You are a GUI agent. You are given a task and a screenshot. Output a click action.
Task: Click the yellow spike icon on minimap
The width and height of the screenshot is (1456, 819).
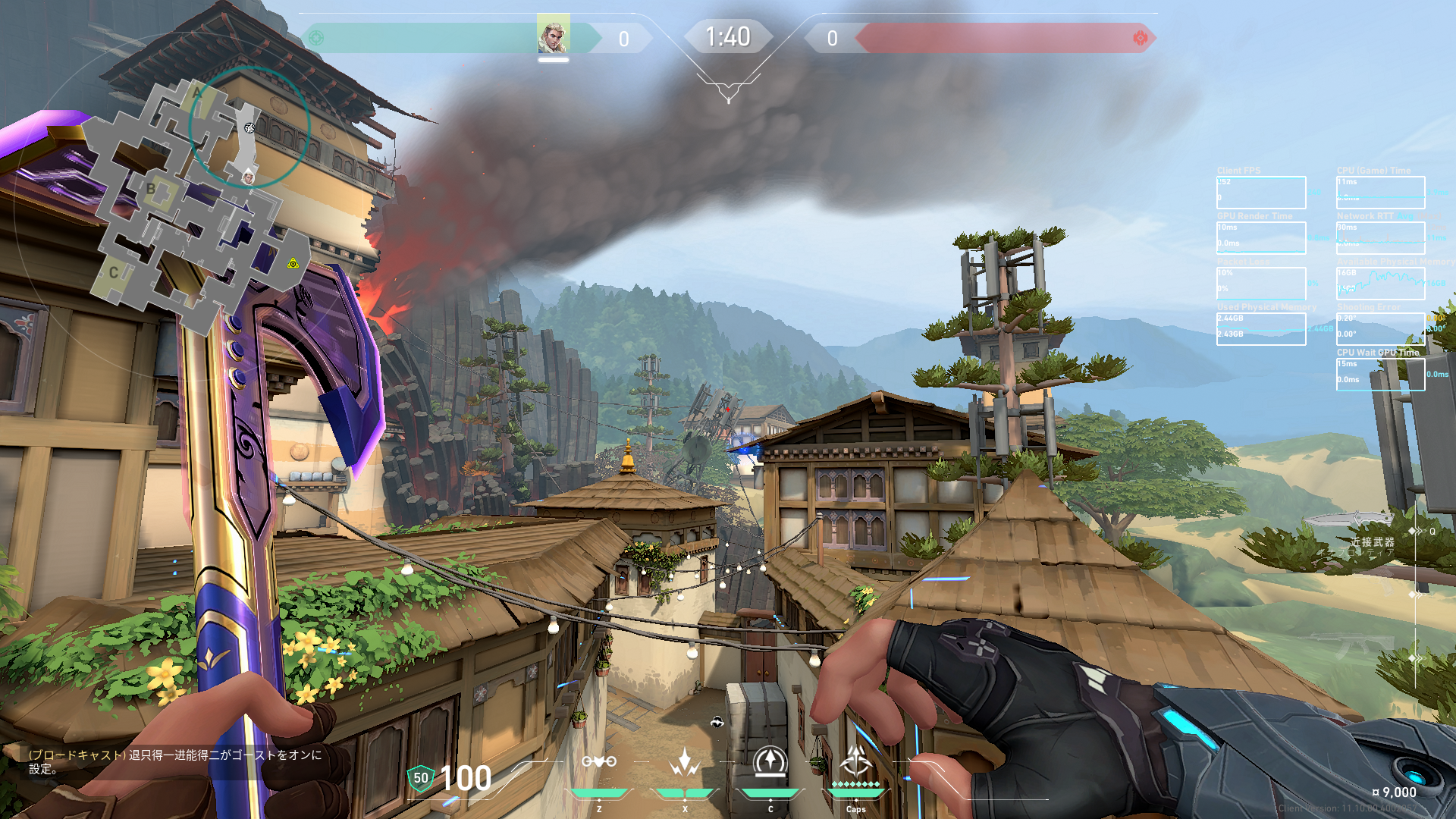[x=293, y=263]
